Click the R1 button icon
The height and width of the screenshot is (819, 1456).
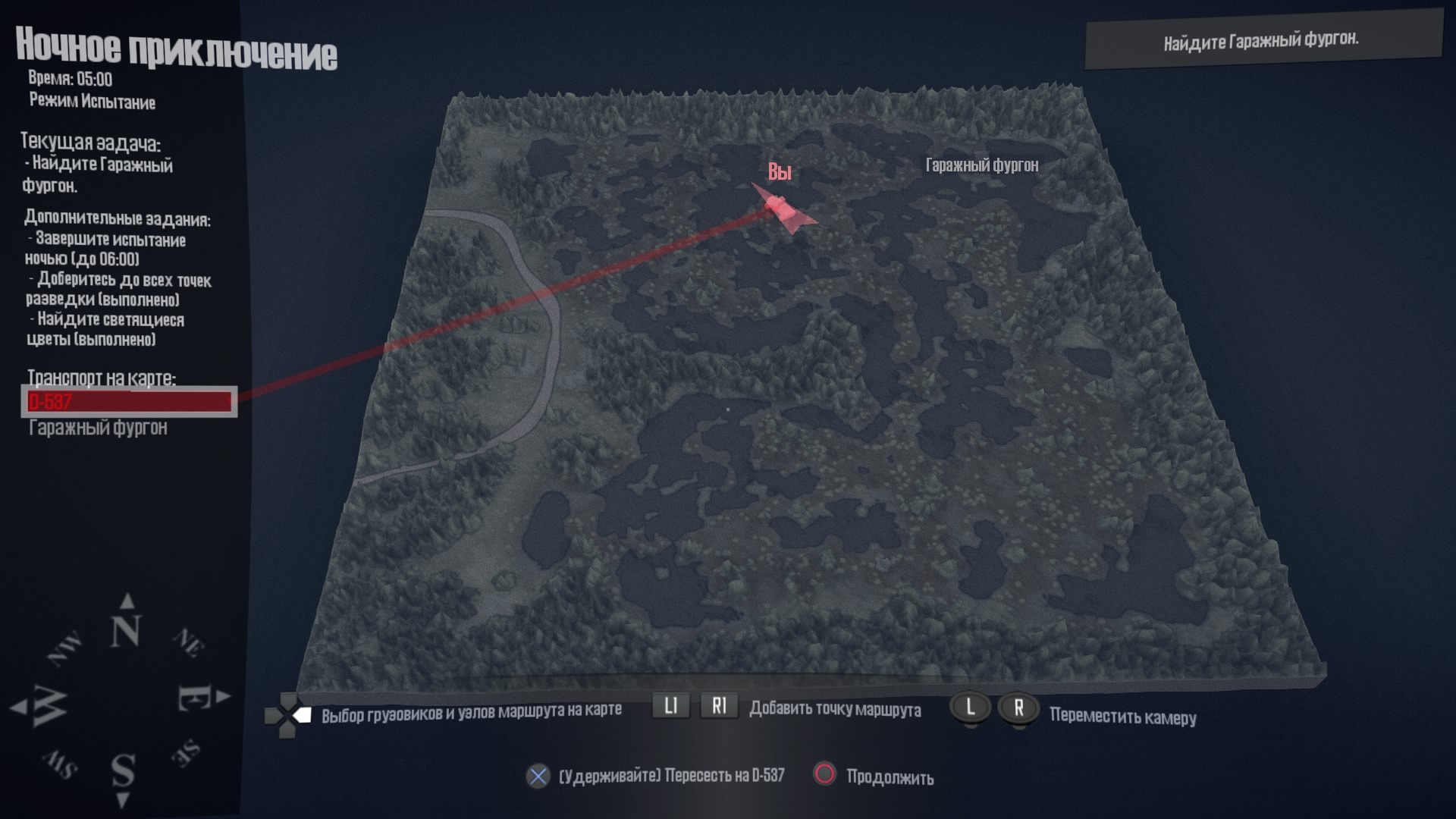719,706
